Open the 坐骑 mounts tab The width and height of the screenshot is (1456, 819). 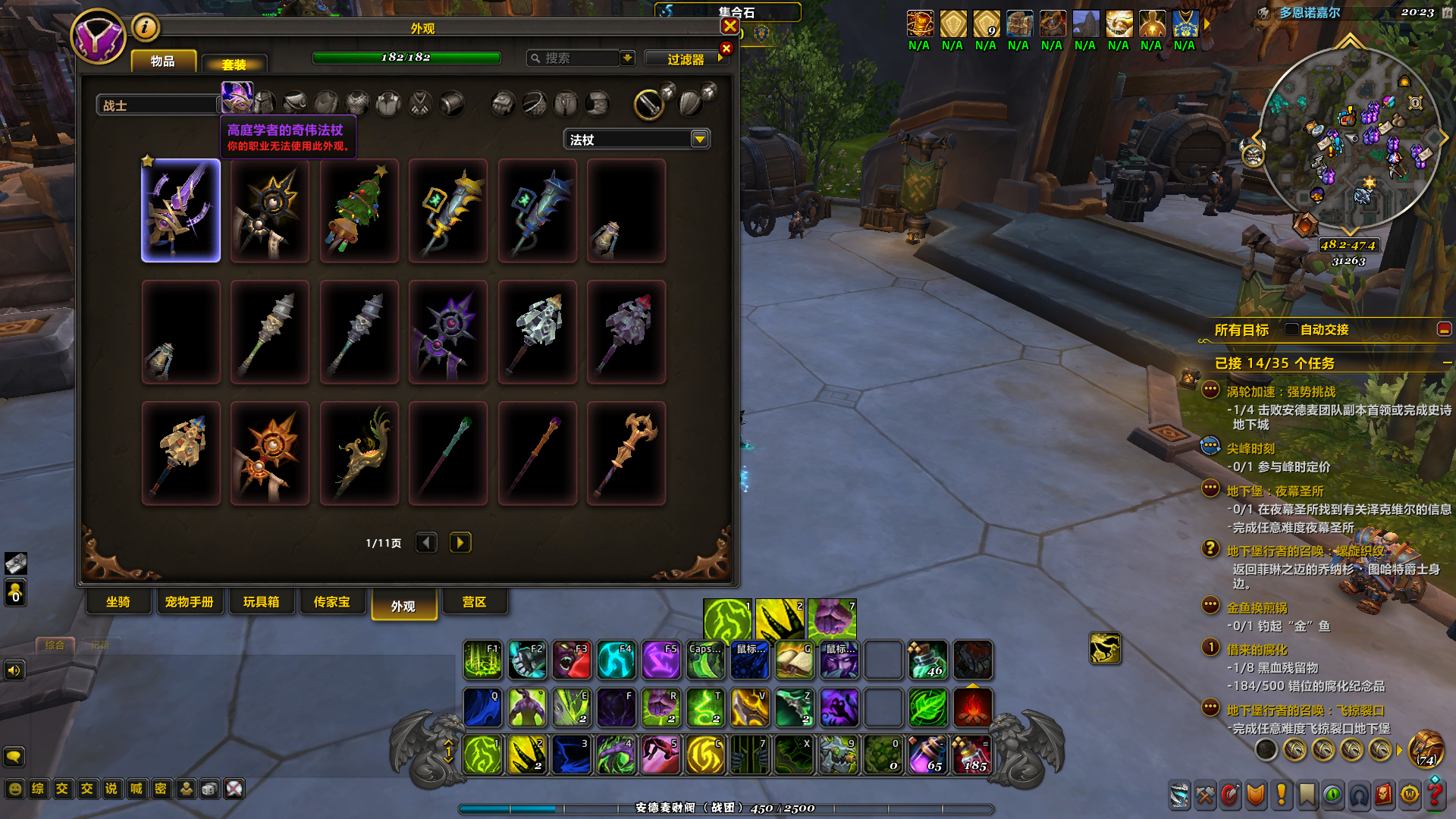(118, 602)
